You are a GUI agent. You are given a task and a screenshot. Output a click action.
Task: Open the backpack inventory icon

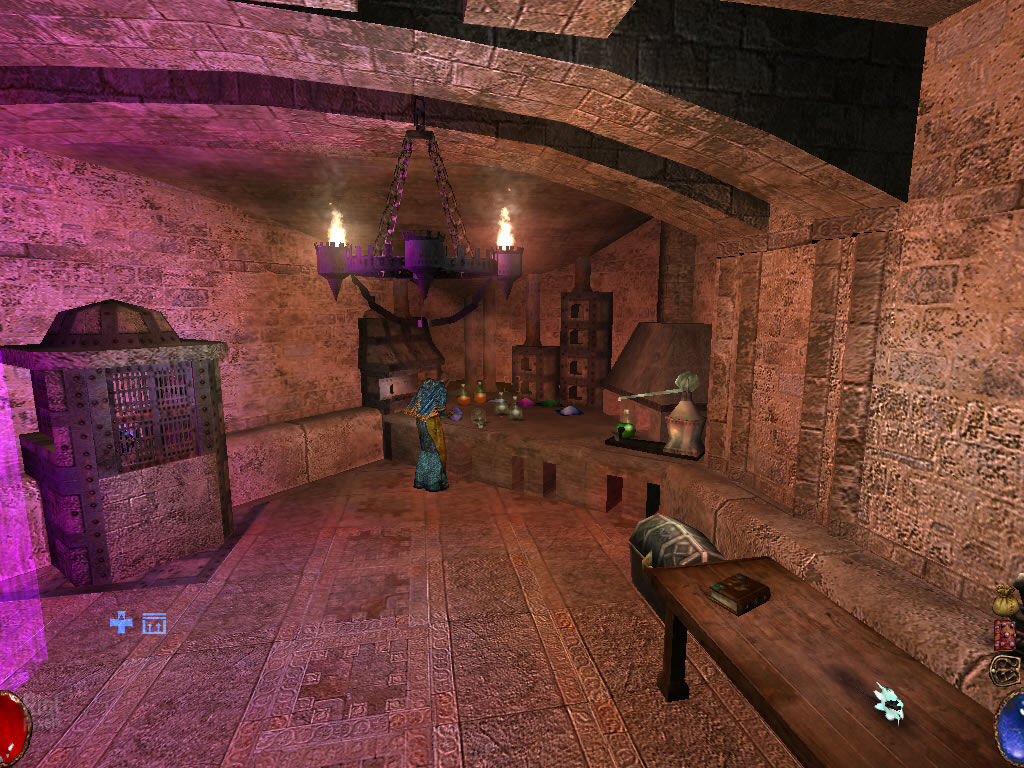tap(1004, 669)
